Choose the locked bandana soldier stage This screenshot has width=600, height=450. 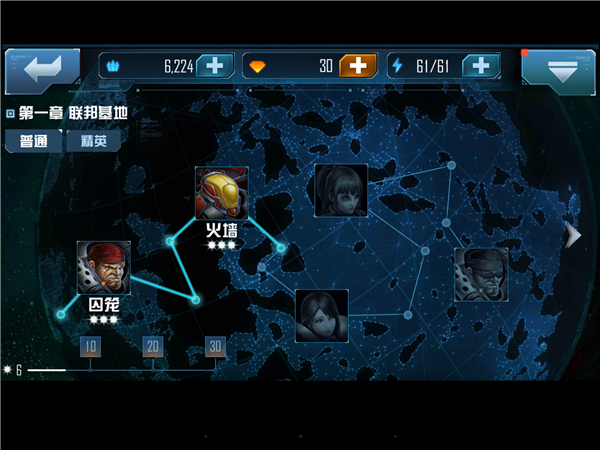(x=480, y=274)
